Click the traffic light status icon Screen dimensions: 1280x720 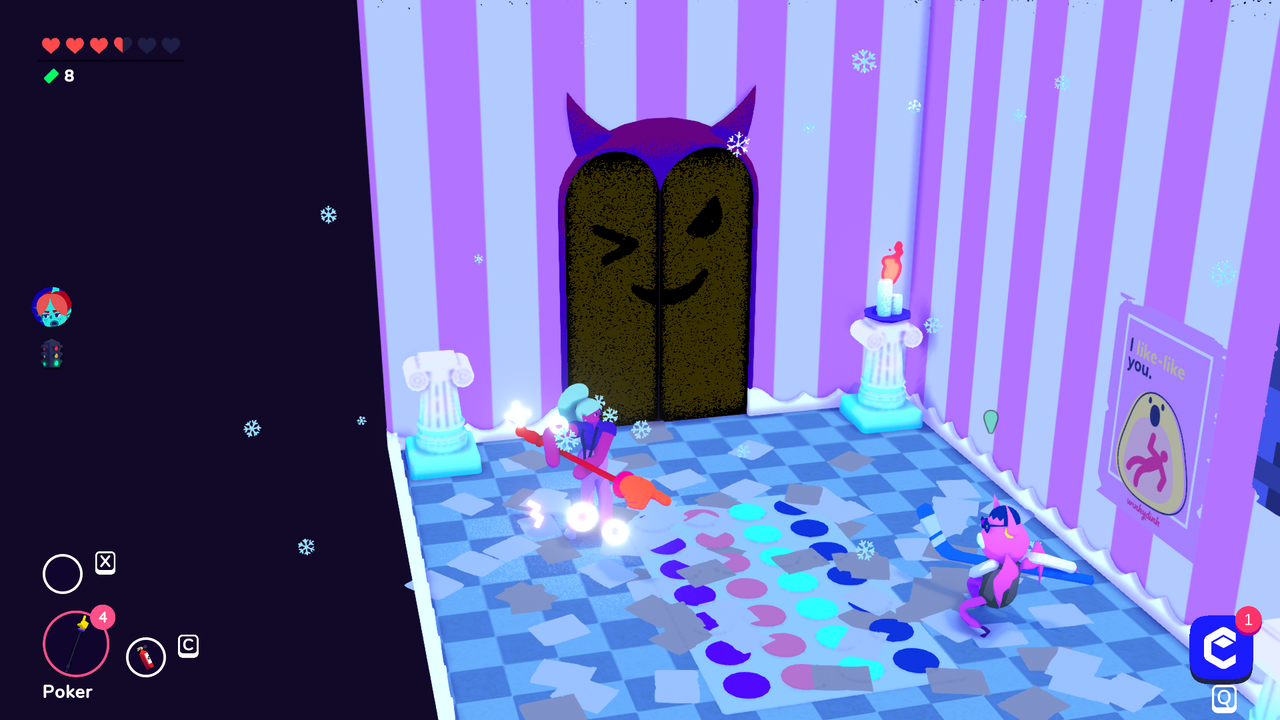point(51,355)
